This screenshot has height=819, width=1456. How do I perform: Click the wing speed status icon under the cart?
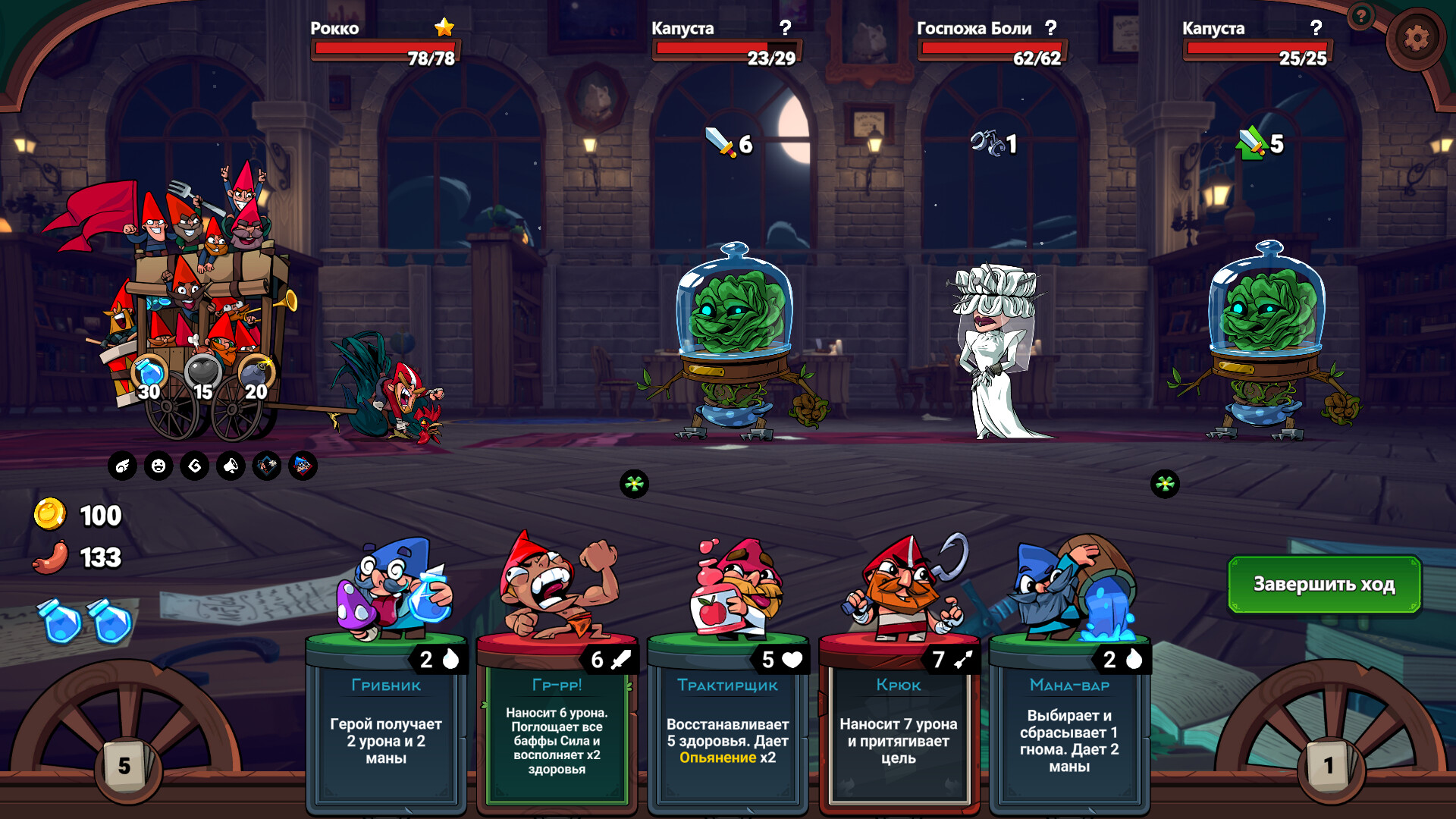point(122,466)
